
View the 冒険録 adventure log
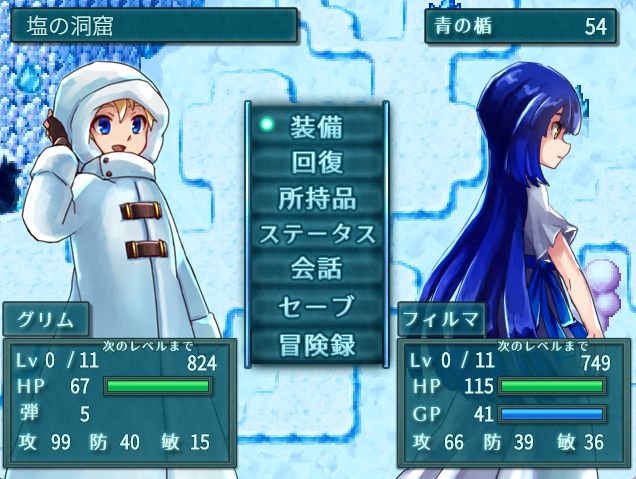(316, 343)
